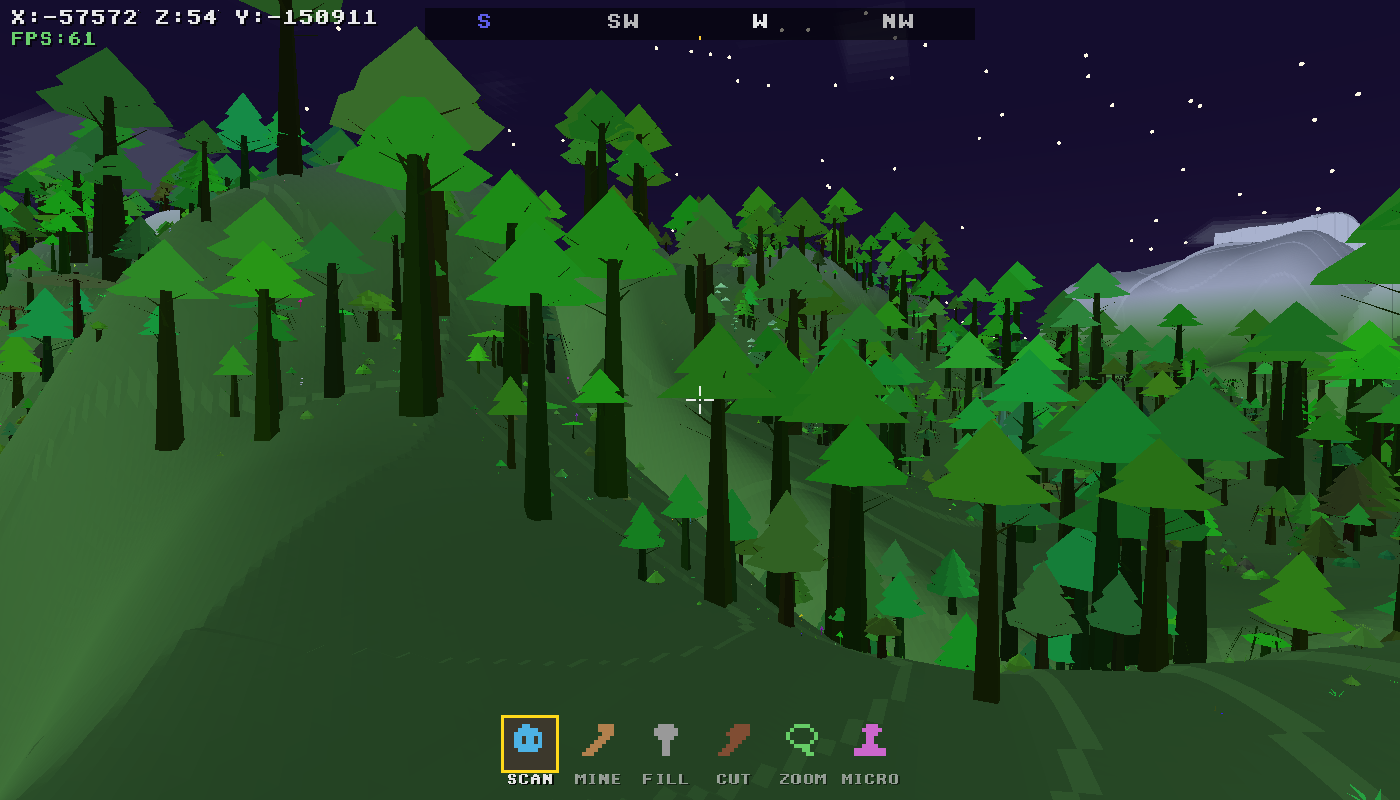Select SW on the compass strip
Image resolution: width=1400 pixels, height=800 pixels.
click(x=621, y=20)
